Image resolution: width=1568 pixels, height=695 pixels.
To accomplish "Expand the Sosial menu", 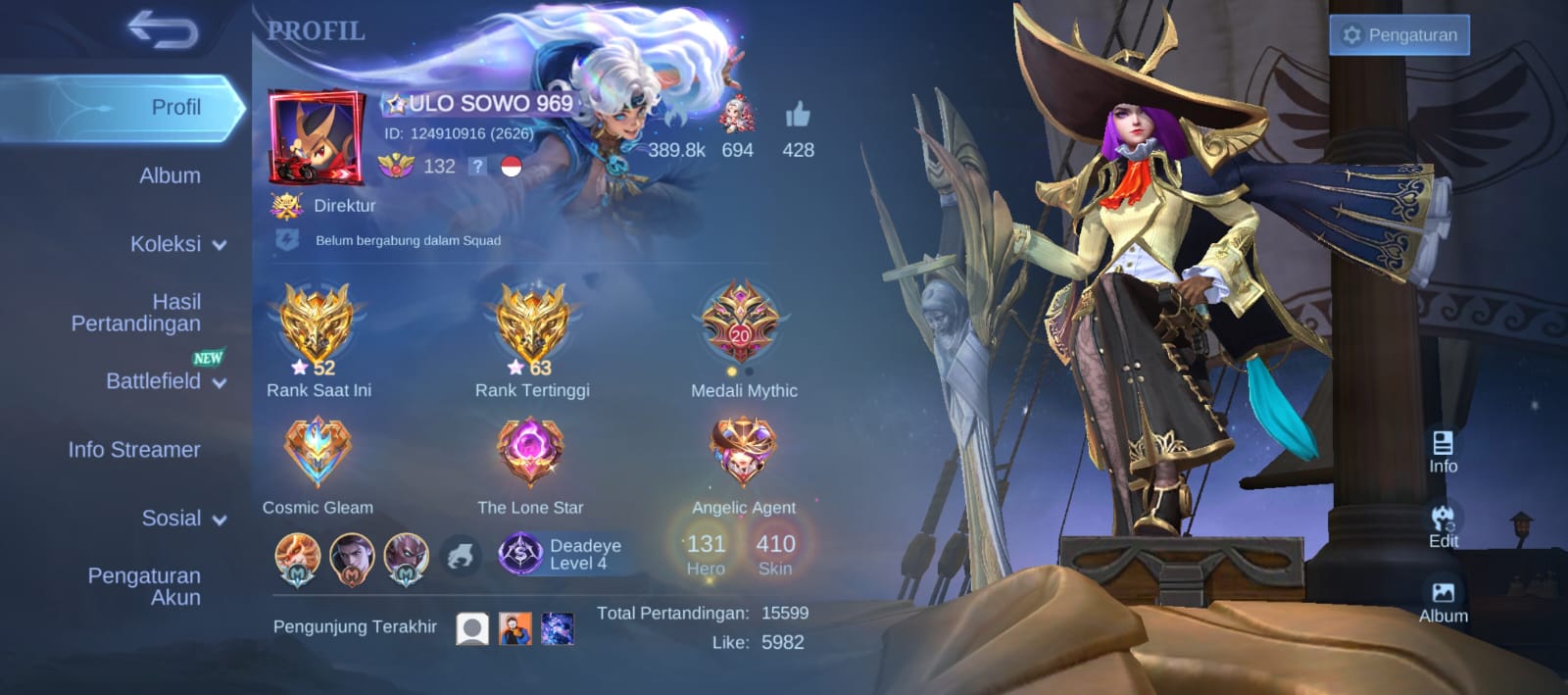I will [x=183, y=518].
